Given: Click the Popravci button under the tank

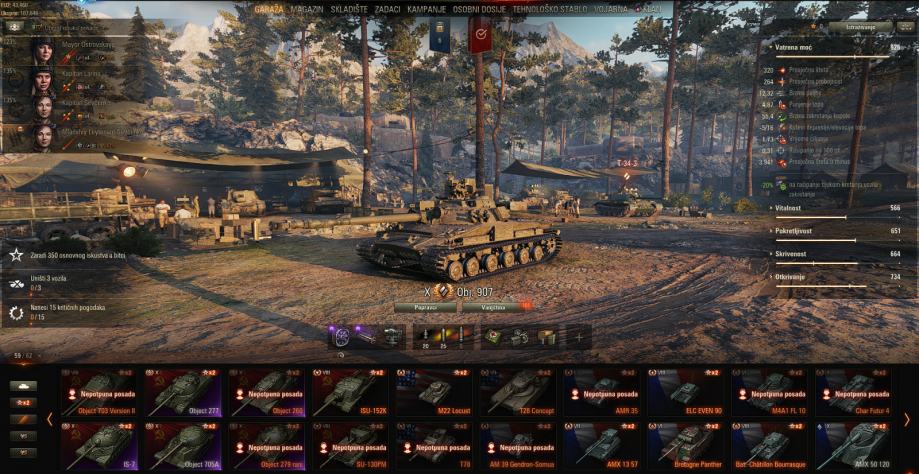Looking at the screenshot, I should pyautogui.click(x=425, y=307).
